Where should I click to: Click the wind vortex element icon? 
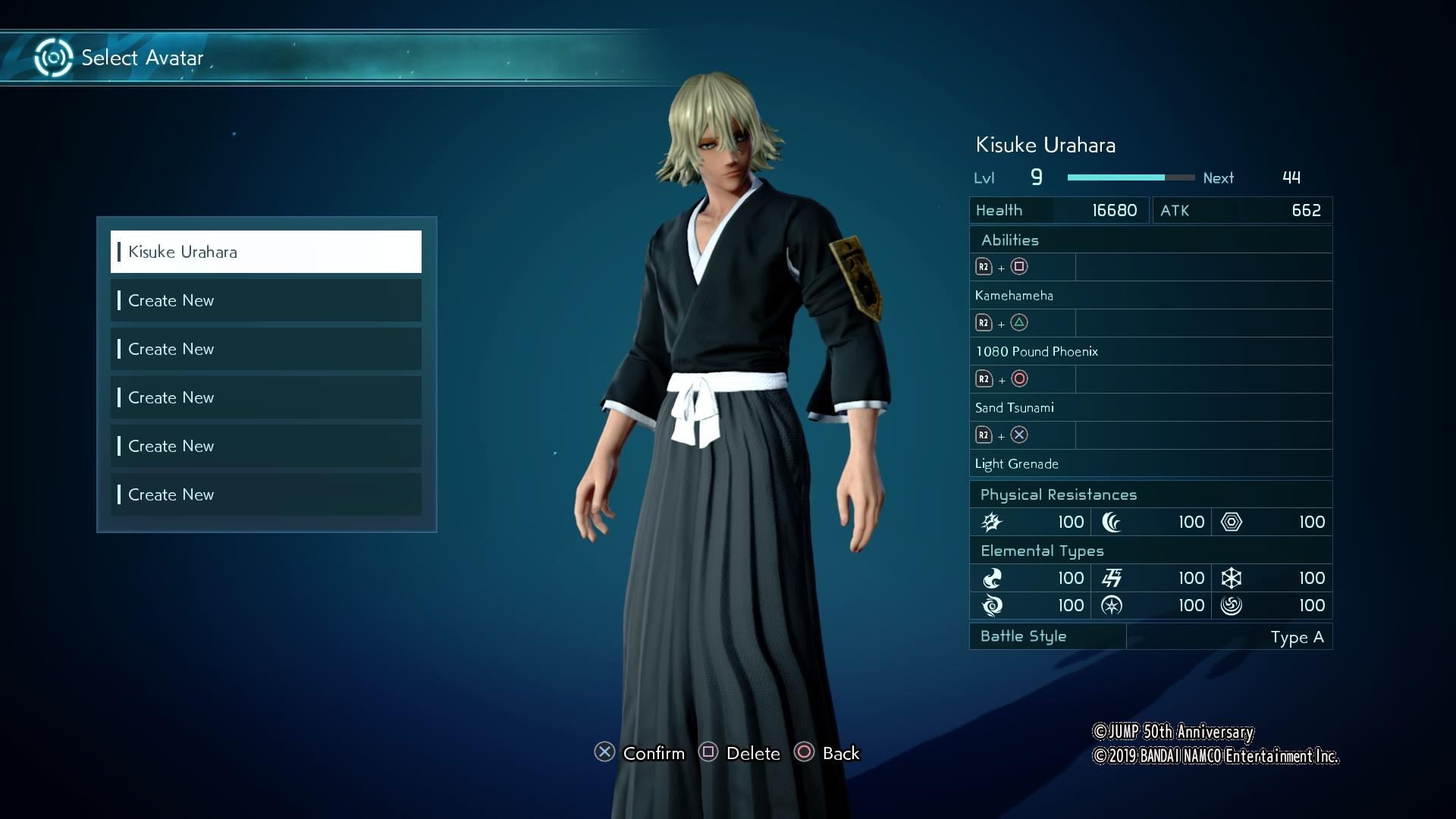pyautogui.click(x=993, y=605)
